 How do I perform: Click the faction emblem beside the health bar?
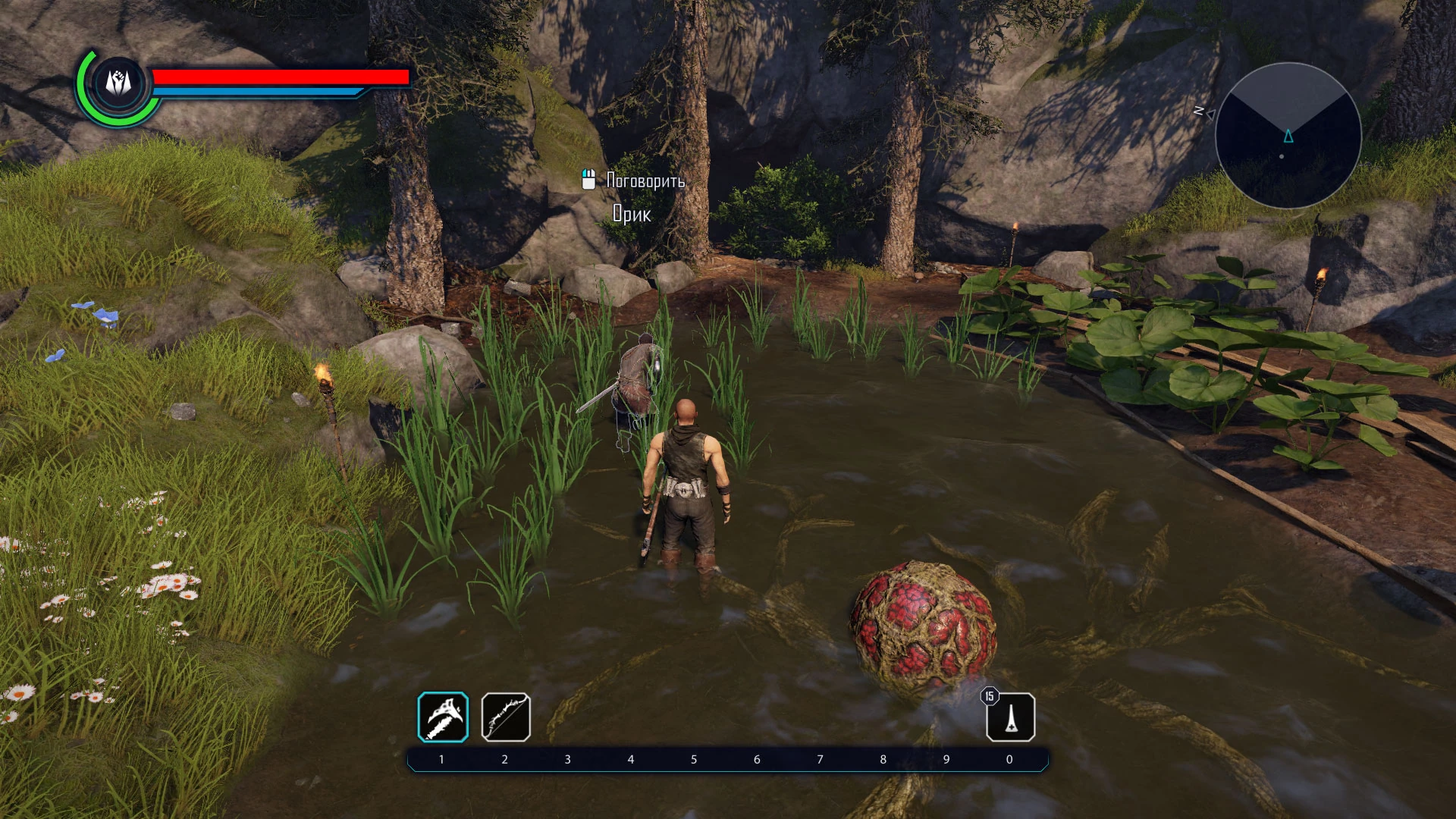[118, 83]
